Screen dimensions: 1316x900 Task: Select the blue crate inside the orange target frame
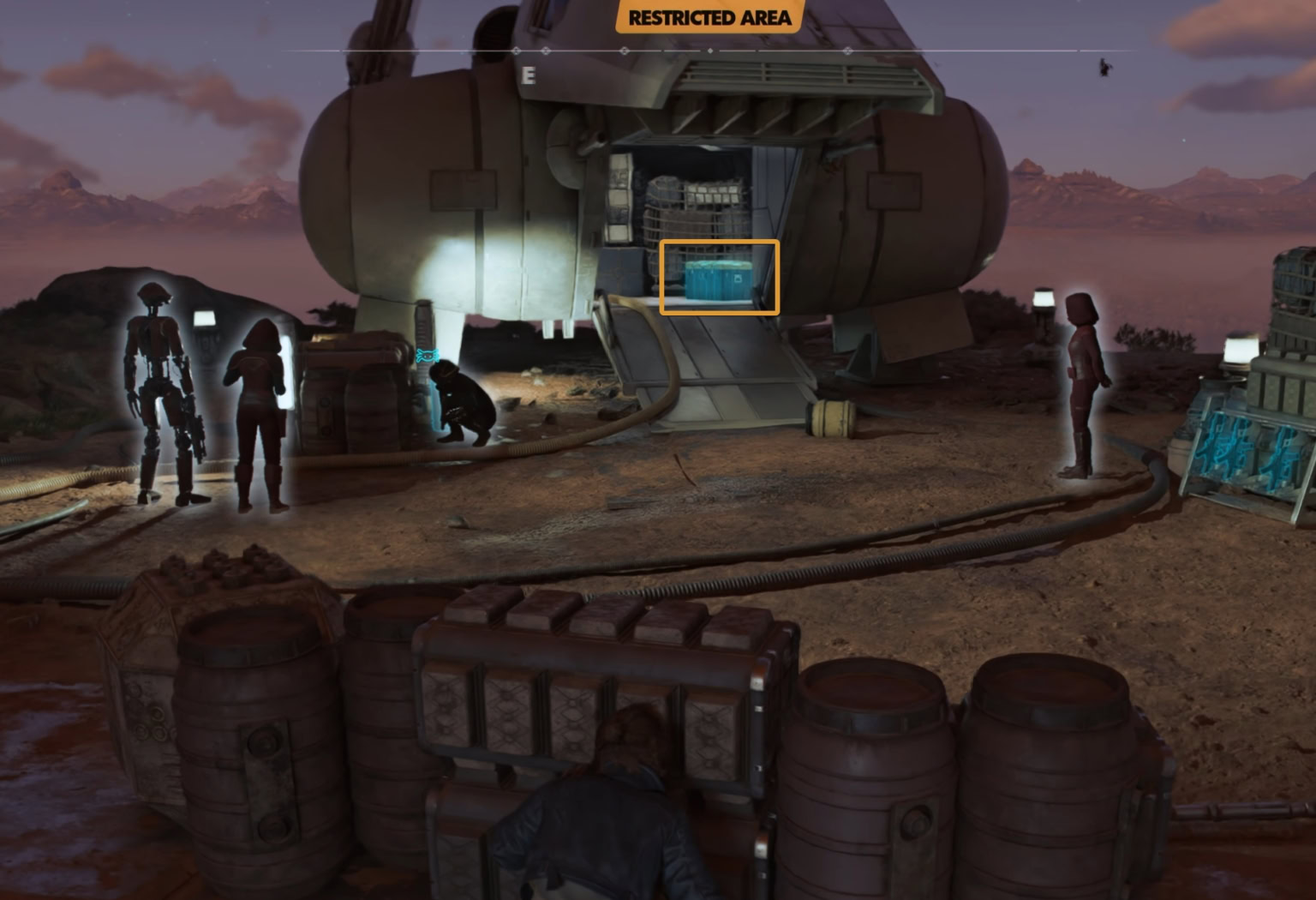(x=718, y=283)
